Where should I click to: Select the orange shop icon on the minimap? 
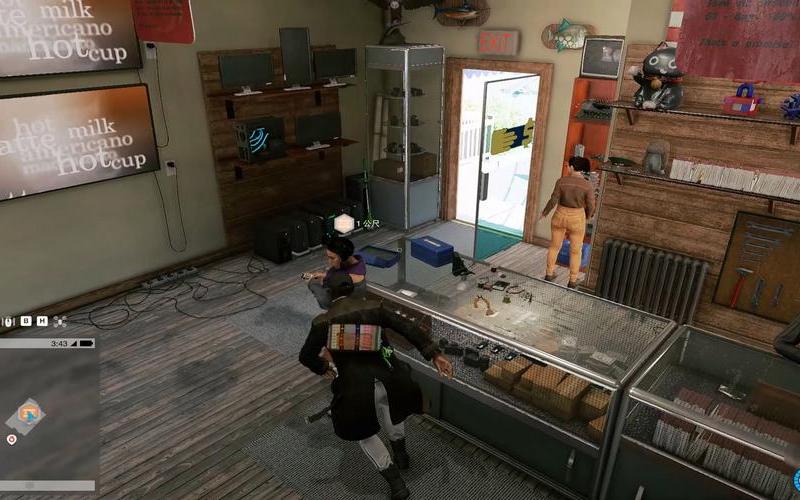click(29, 411)
